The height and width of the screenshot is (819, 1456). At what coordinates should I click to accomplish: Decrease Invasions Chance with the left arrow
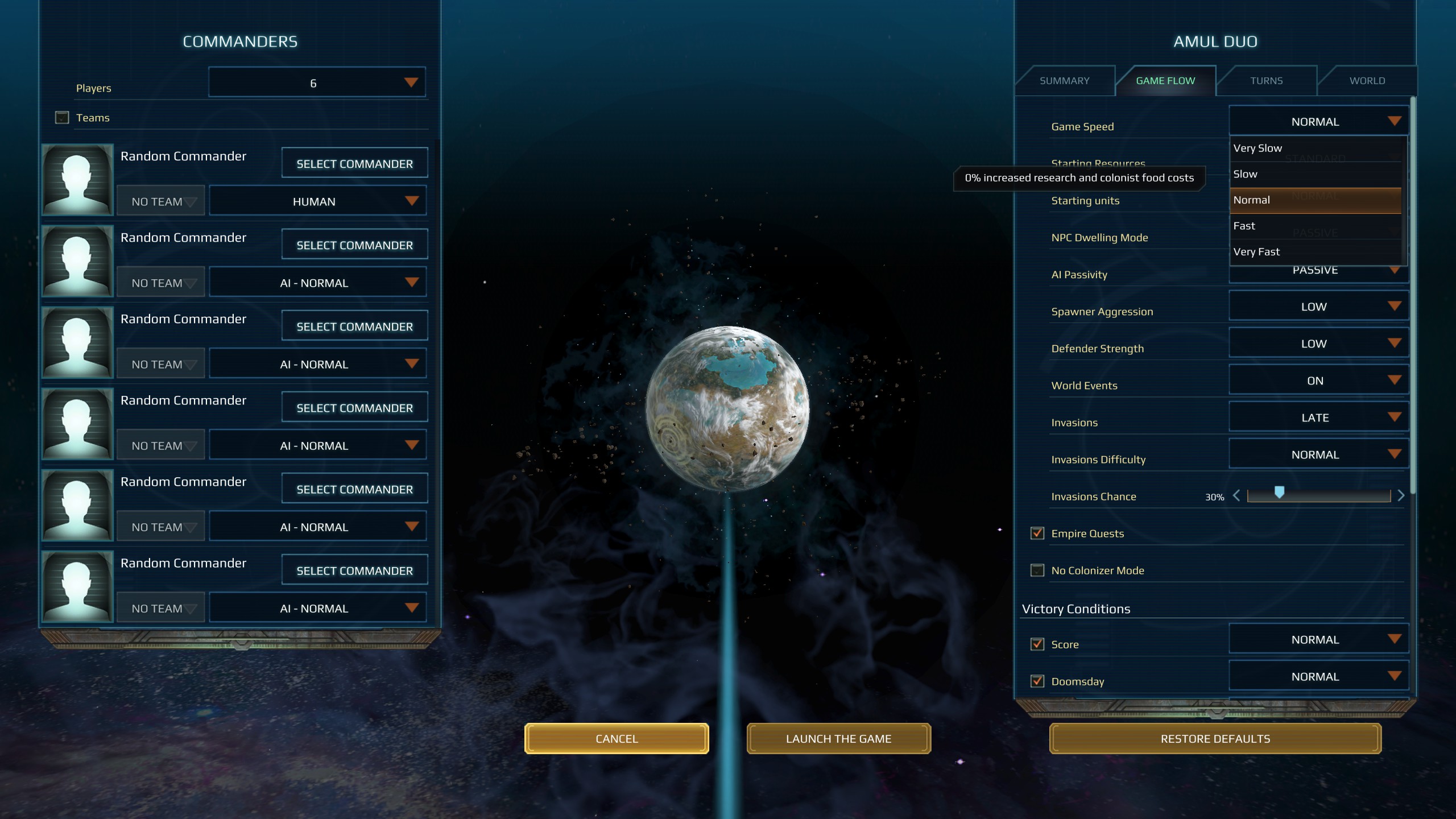pos(1235,495)
